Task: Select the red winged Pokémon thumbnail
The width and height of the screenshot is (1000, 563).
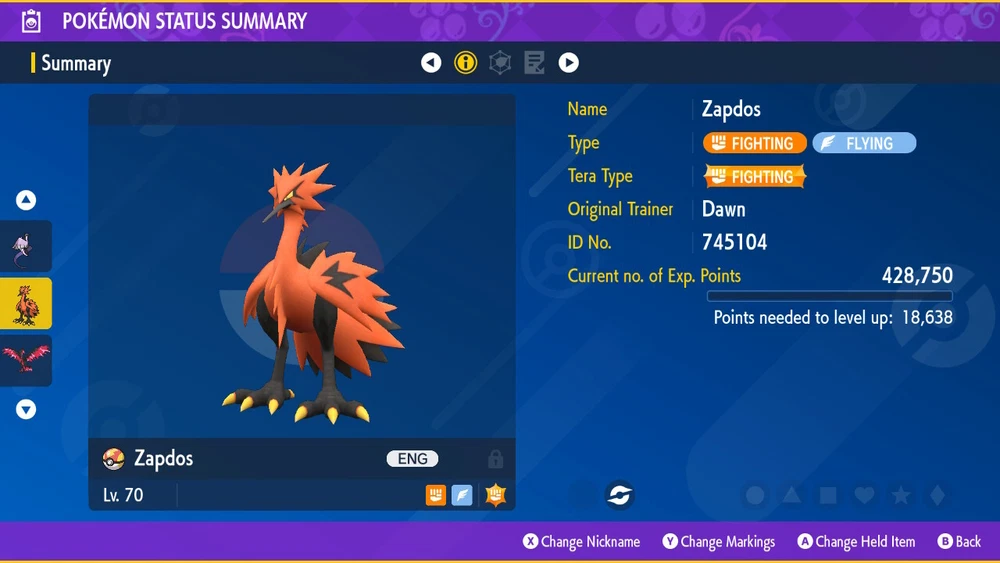Action: point(26,359)
